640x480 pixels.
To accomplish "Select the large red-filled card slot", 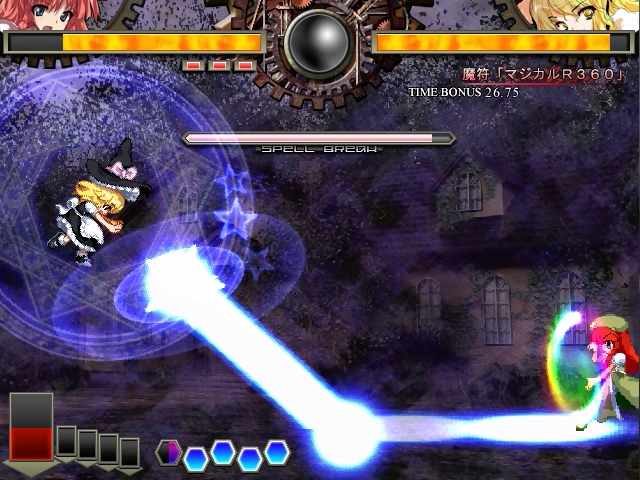I will (31, 427).
